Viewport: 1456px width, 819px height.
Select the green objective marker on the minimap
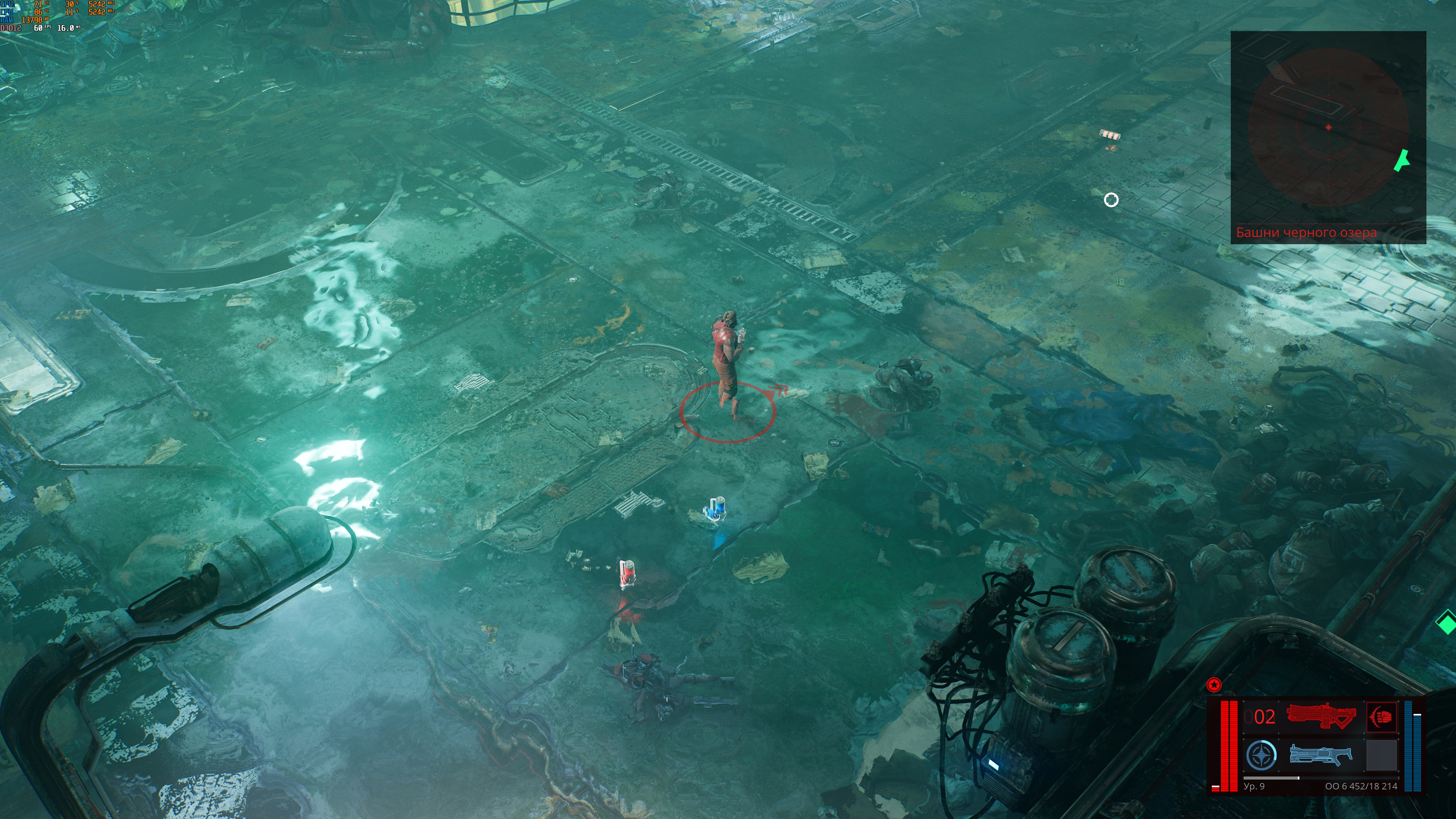click(x=1402, y=160)
